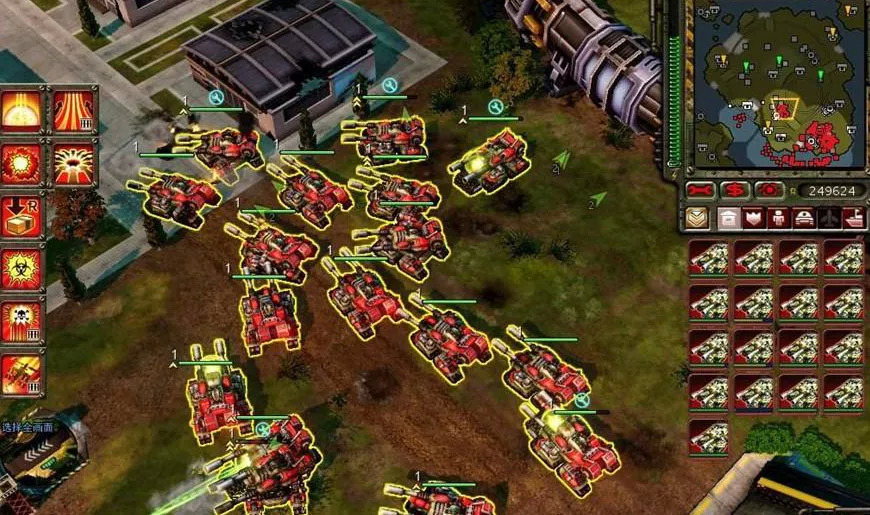Switch to the structures build tab

click(x=729, y=218)
